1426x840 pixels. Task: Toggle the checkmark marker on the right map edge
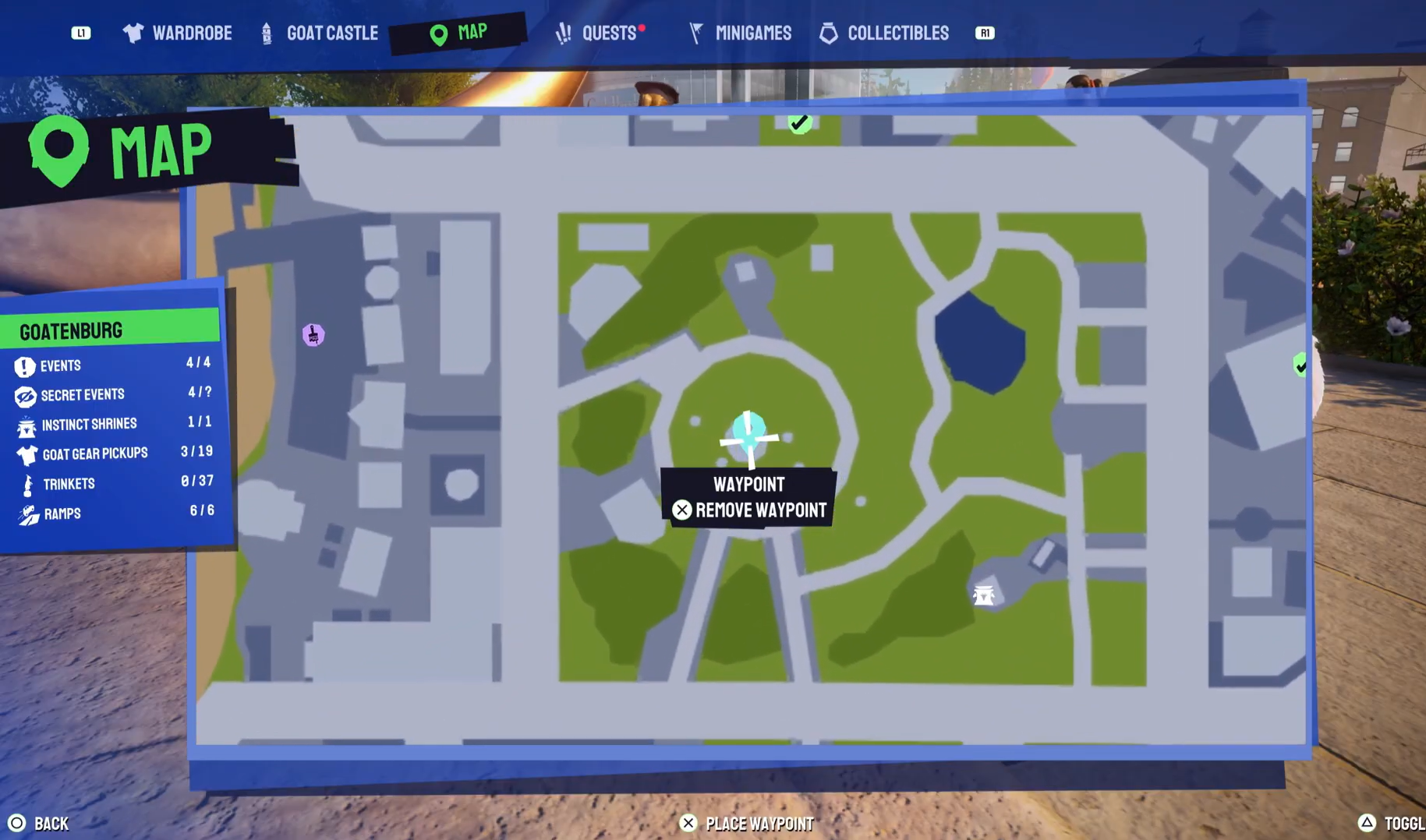click(x=1299, y=365)
